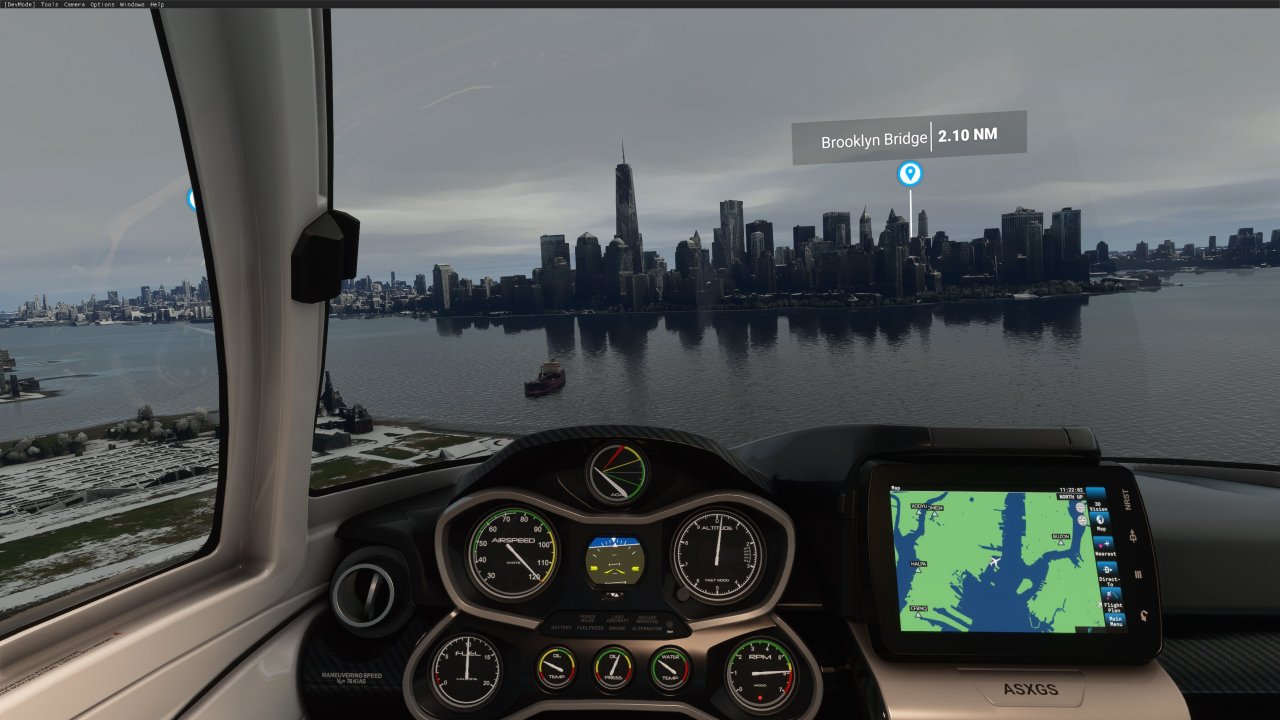
Task: Open the Camera menu in the top bar
Action: coord(74,4)
